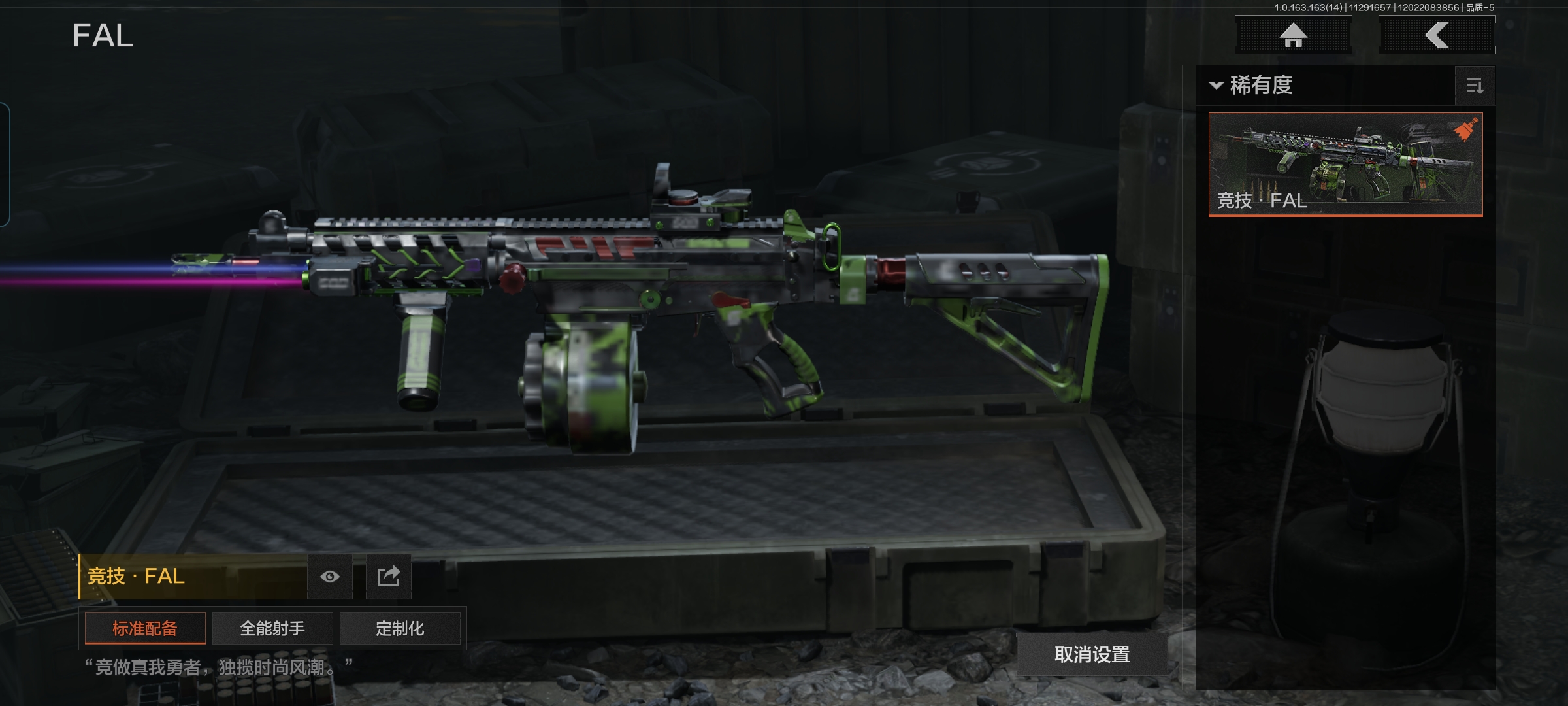
Task: Click the 取消设置 button
Action: [1092, 654]
